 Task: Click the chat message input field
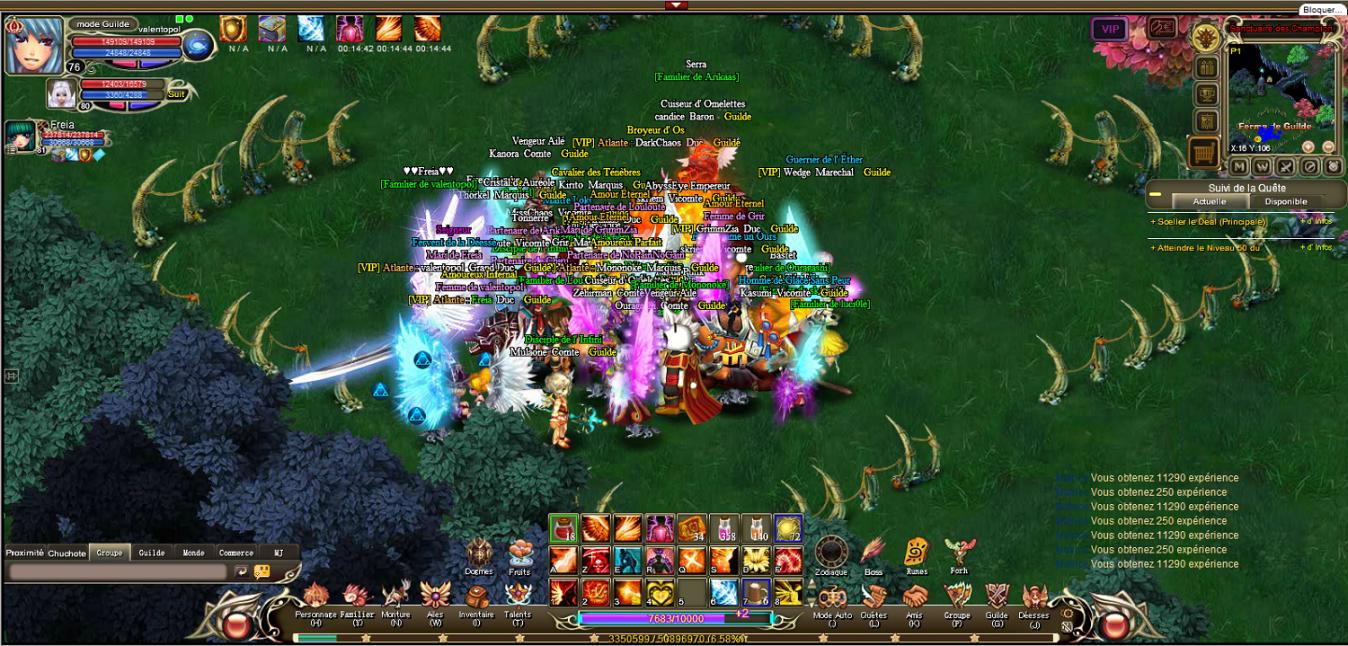click(117, 572)
